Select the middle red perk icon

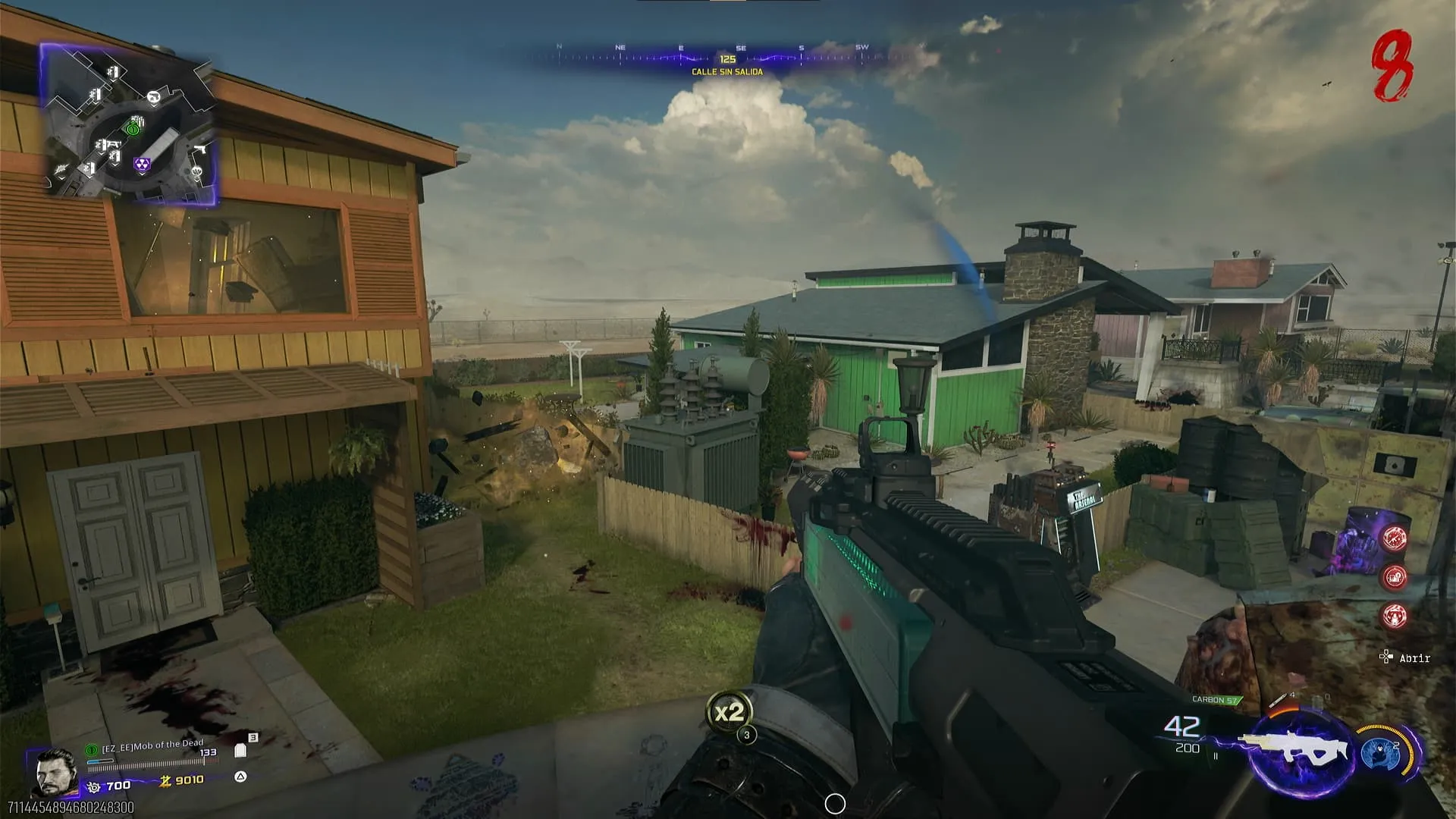[1395, 577]
